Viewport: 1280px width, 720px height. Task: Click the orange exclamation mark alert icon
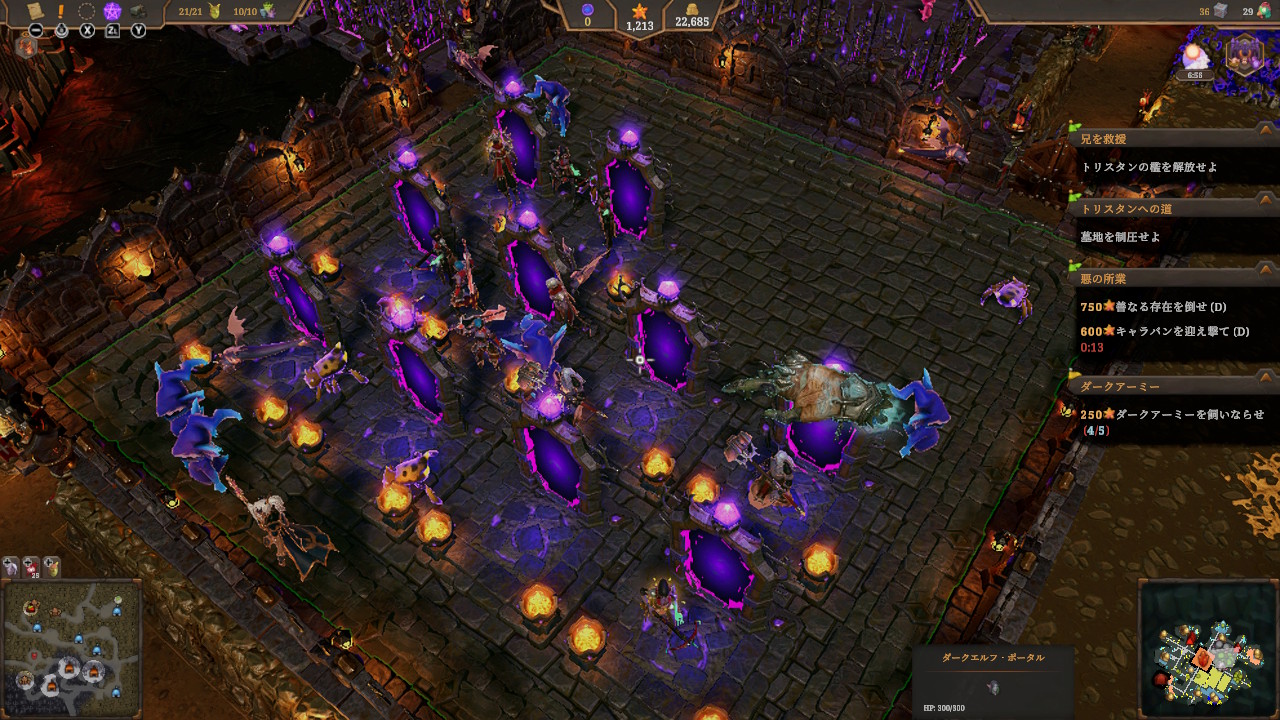(x=61, y=11)
